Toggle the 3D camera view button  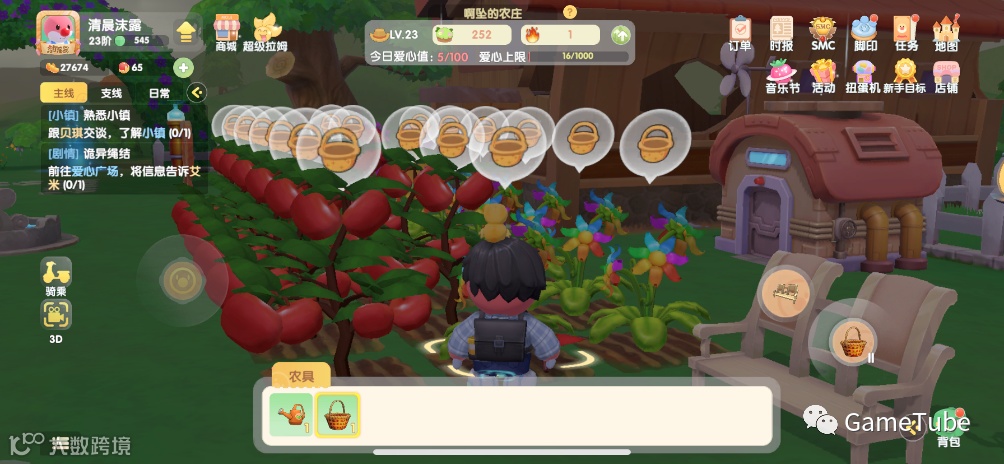coord(56,319)
